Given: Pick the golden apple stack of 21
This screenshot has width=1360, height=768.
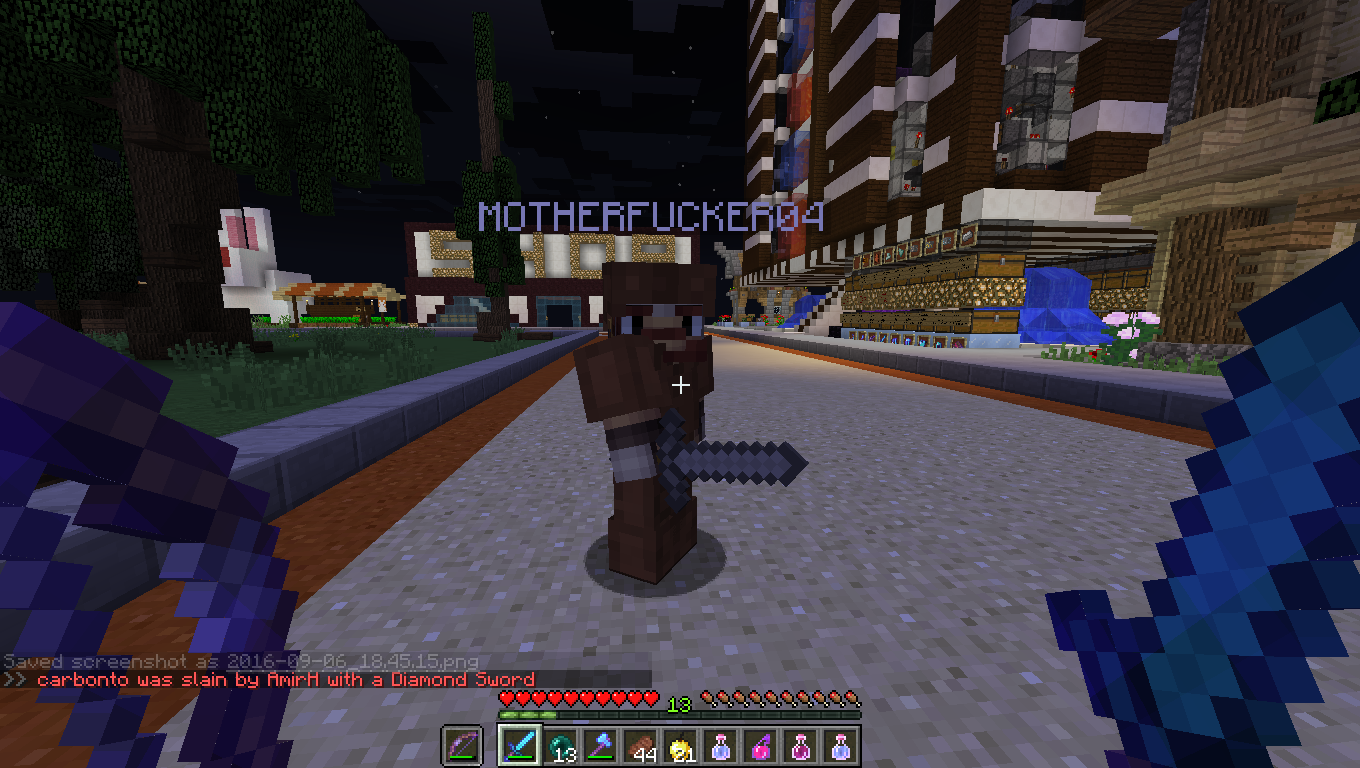Looking at the screenshot, I should point(680,746).
